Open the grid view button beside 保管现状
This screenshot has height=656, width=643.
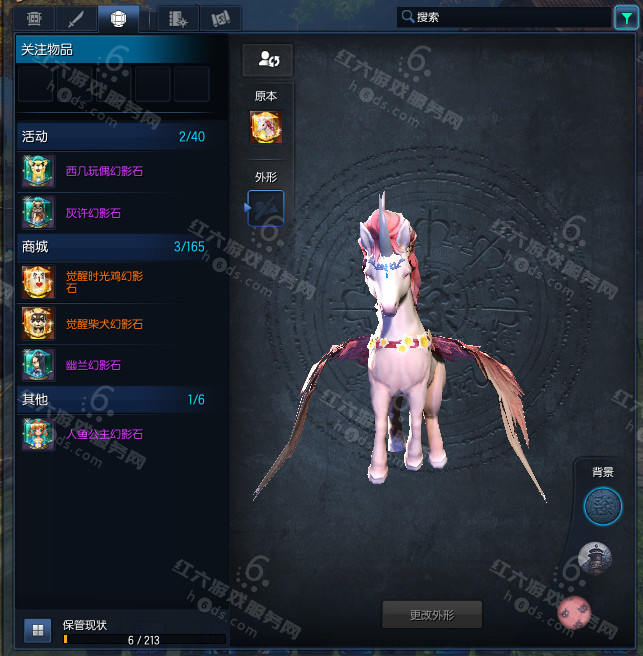[37, 629]
